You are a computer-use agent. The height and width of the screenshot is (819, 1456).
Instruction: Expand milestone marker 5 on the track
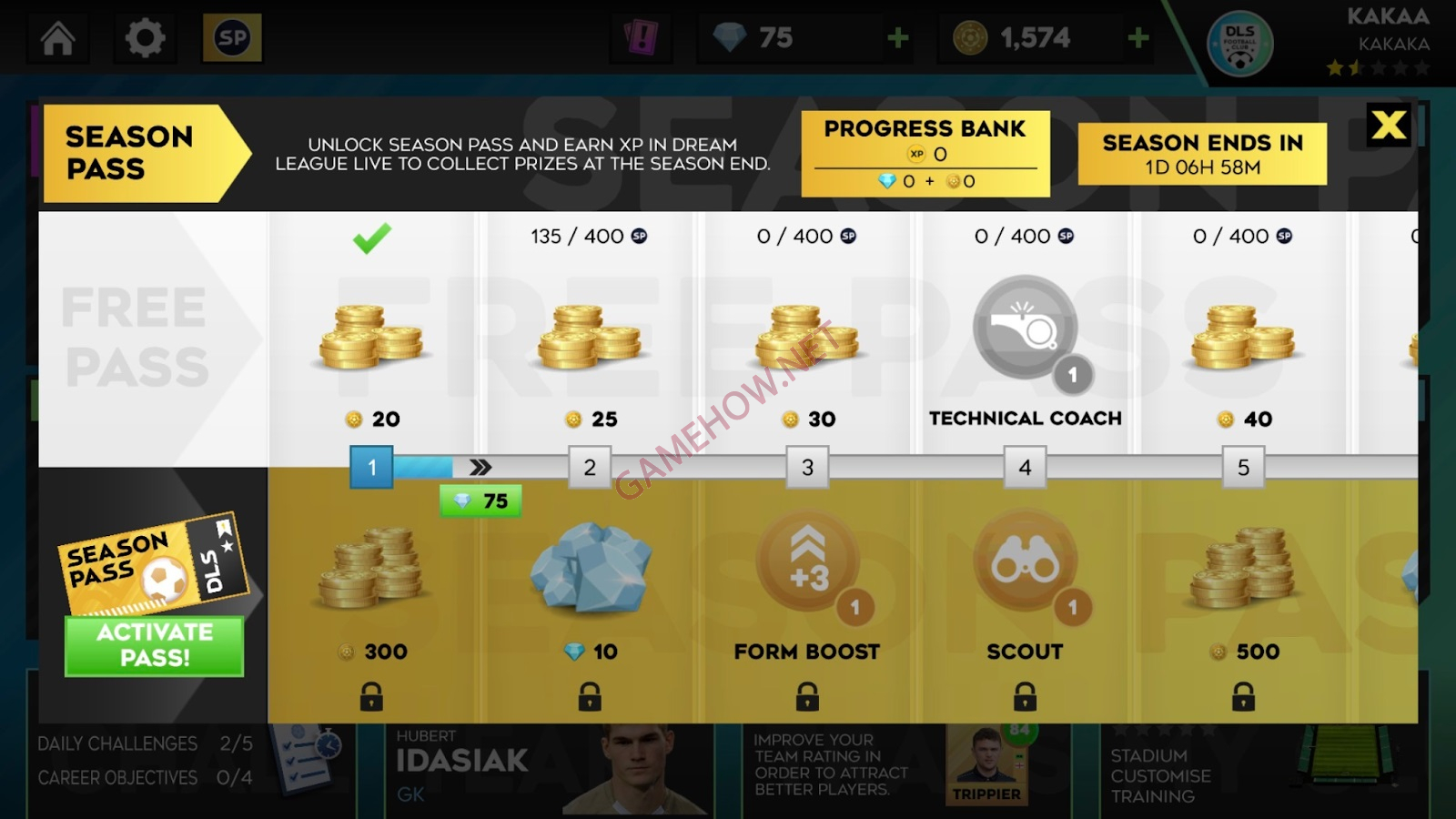[x=1244, y=466]
